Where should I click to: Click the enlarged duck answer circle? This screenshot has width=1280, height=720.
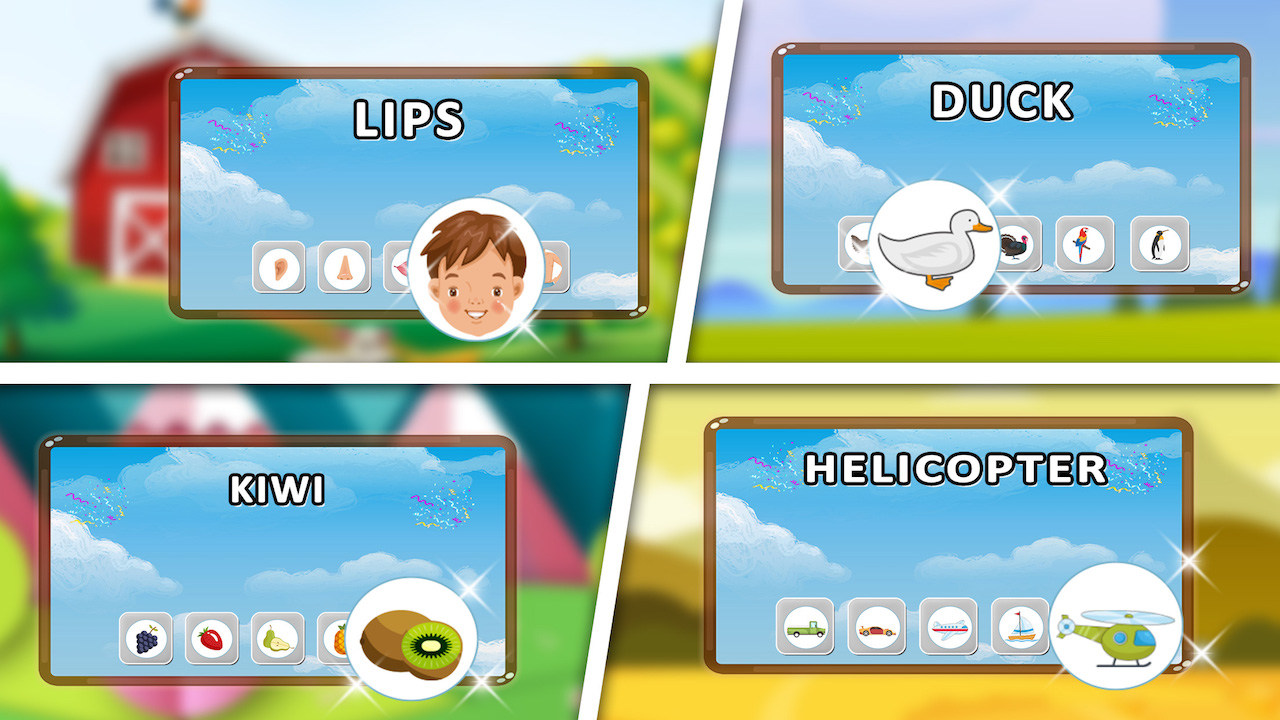[x=935, y=247]
